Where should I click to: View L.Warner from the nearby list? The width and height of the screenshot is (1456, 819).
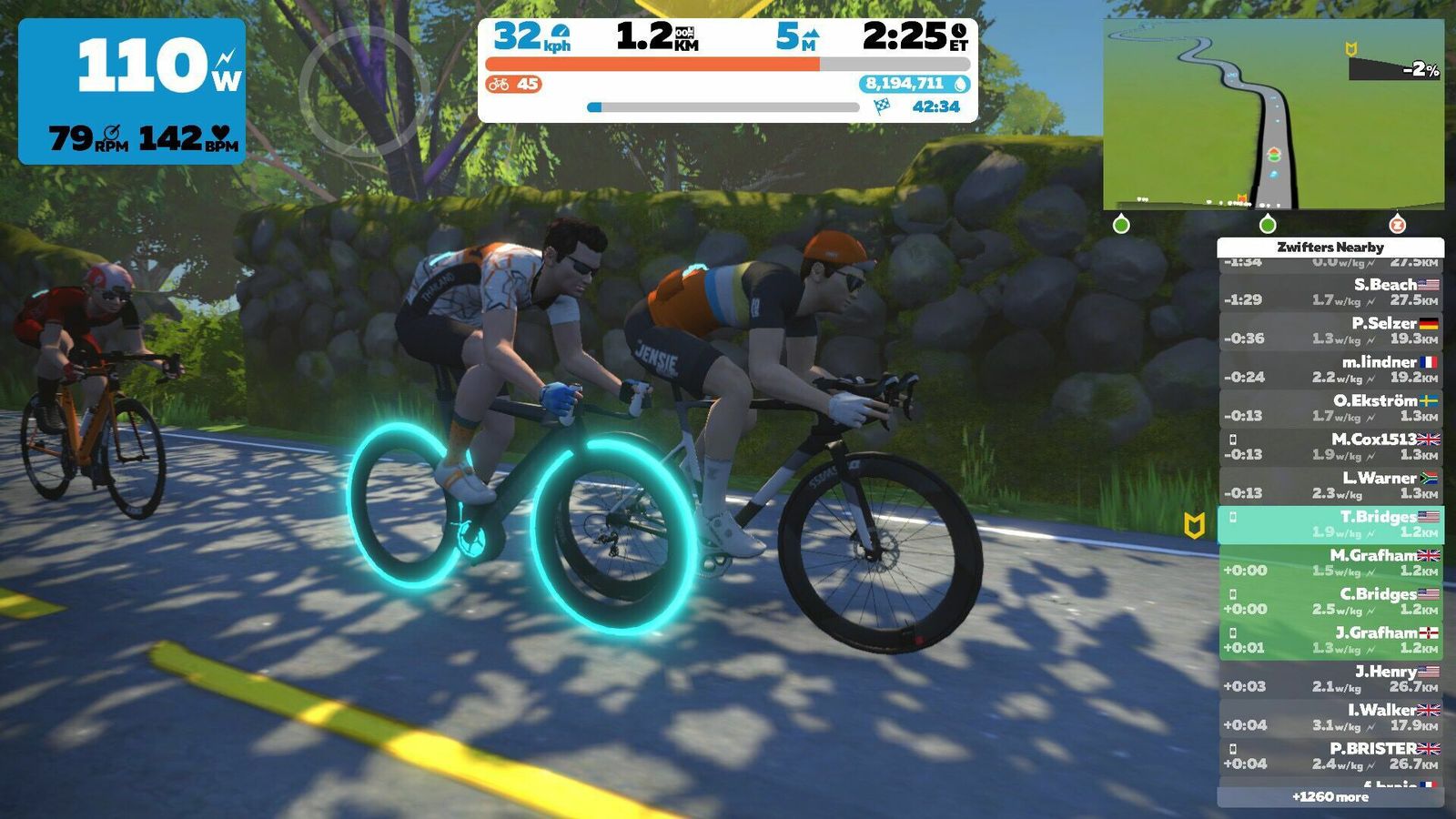point(1330,485)
